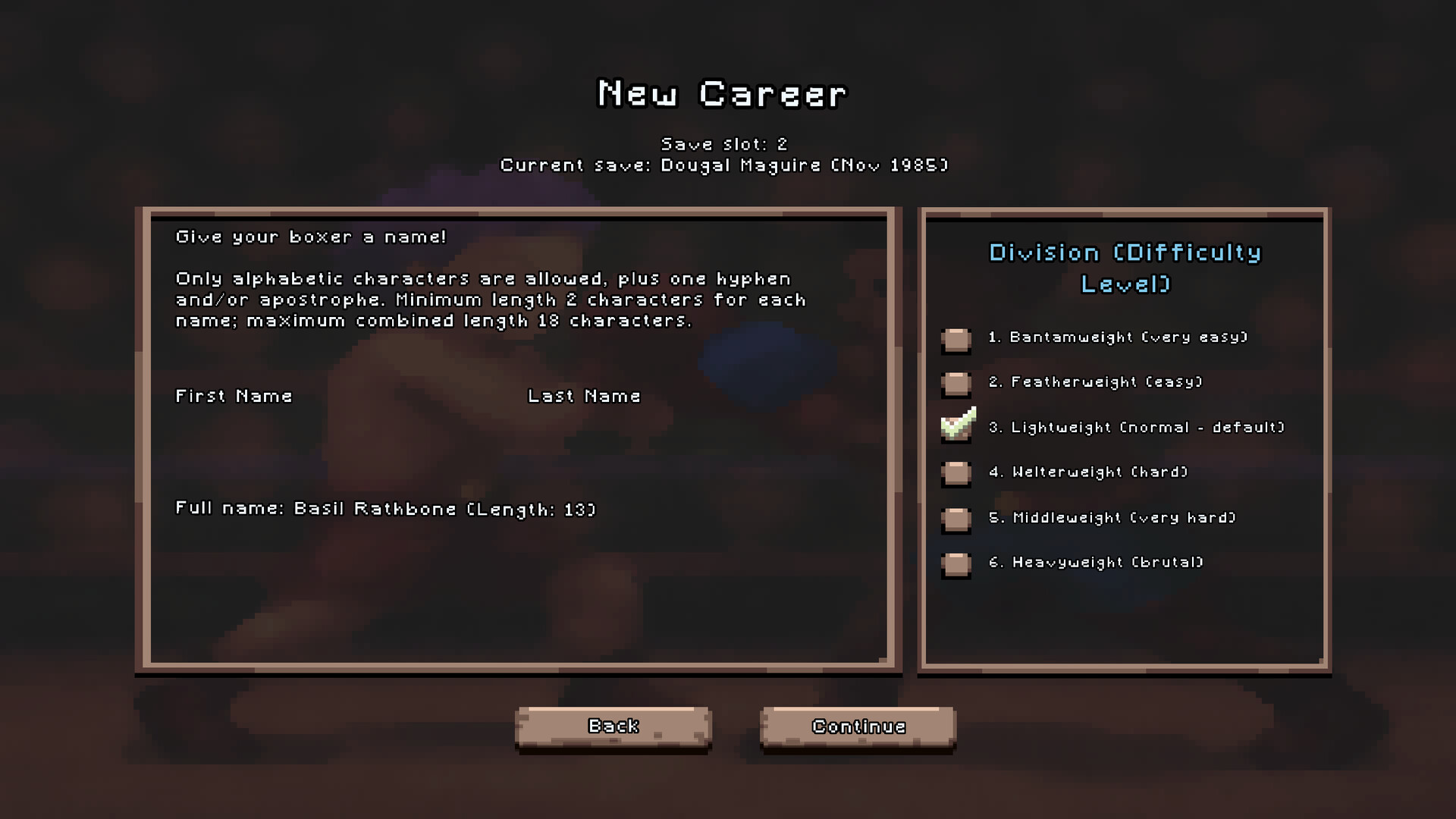
Task: Click the New Career title
Action: [721, 93]
